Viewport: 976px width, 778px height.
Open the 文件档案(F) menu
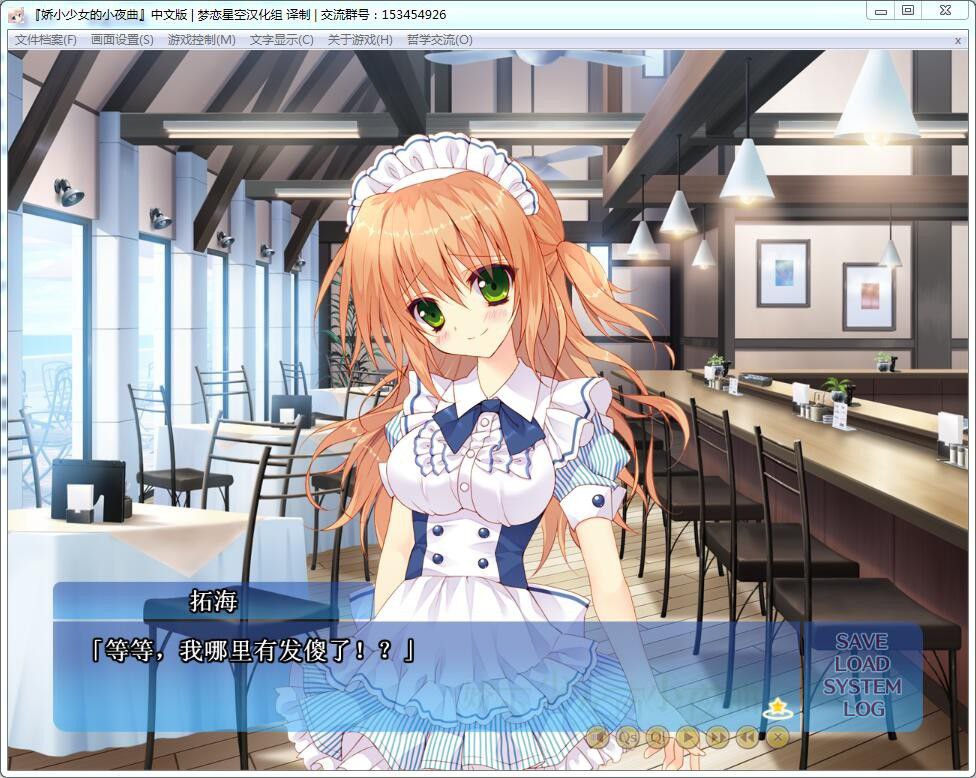click(x=46, y=40)
